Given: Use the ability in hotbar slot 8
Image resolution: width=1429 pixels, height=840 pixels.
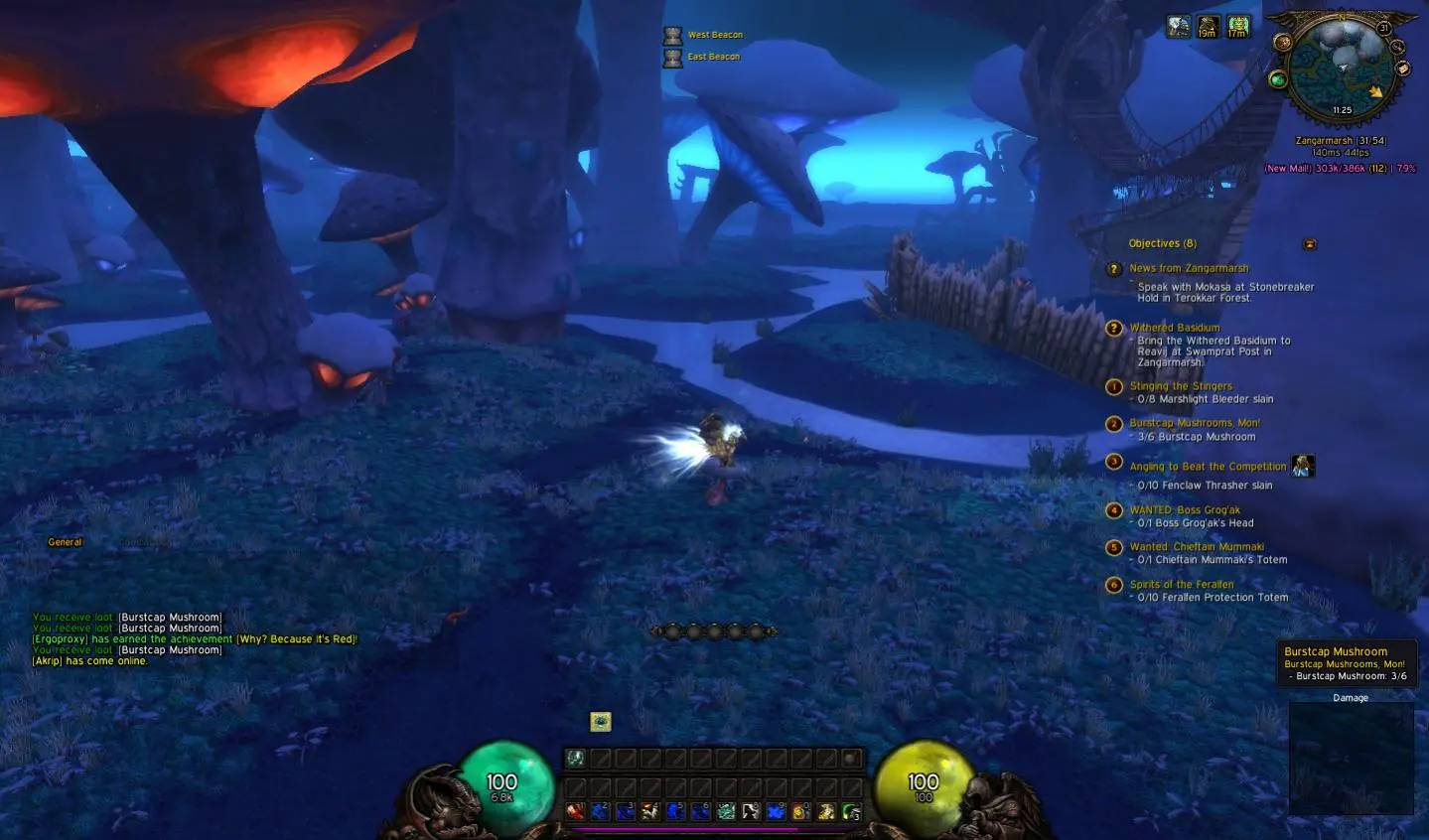Looking at the screenshot, I should 751,812.
